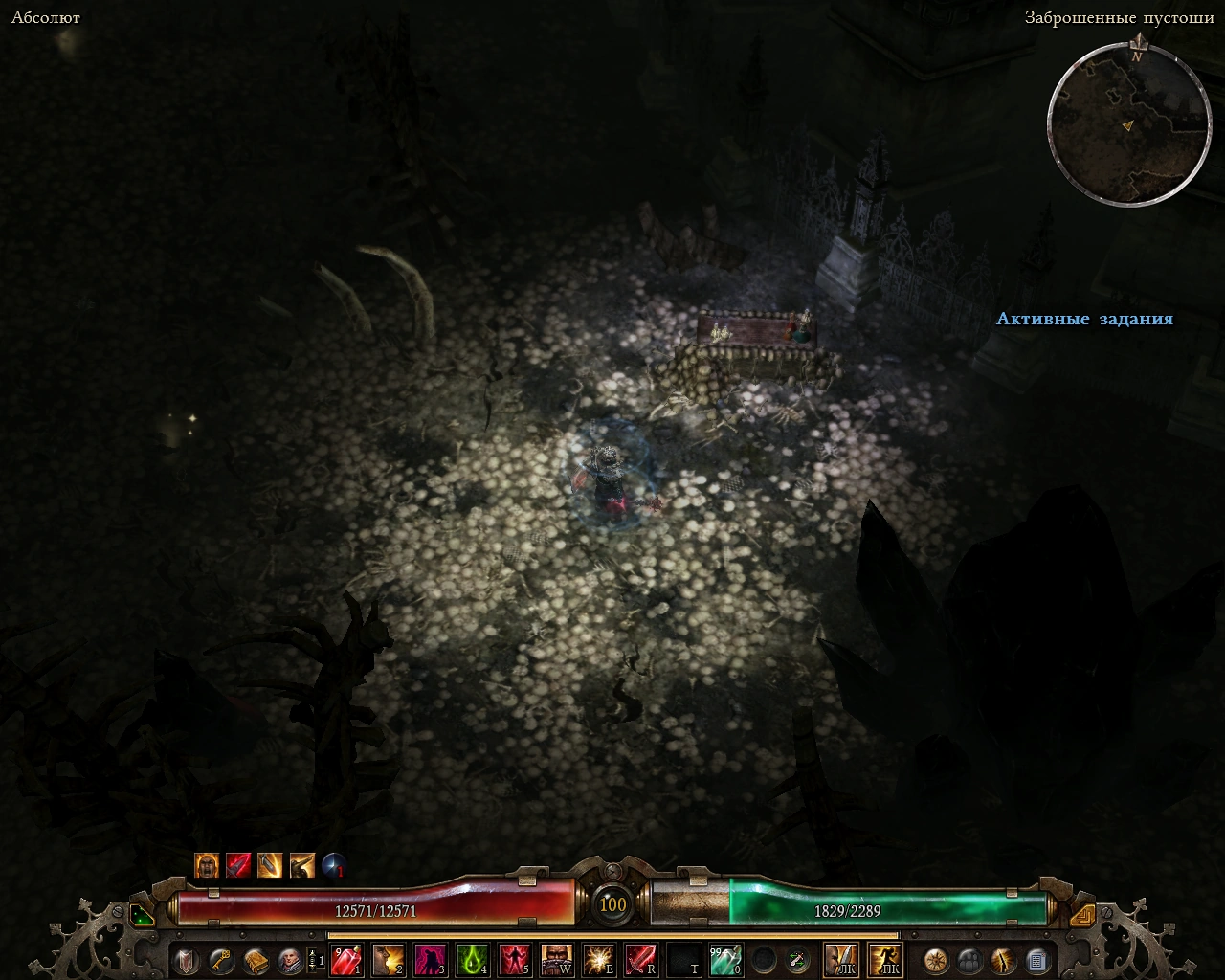The width and height of the screenshot is (1225, 980).
Task: Click the blue celestial buff with red counter
Action: pos(332,865)
